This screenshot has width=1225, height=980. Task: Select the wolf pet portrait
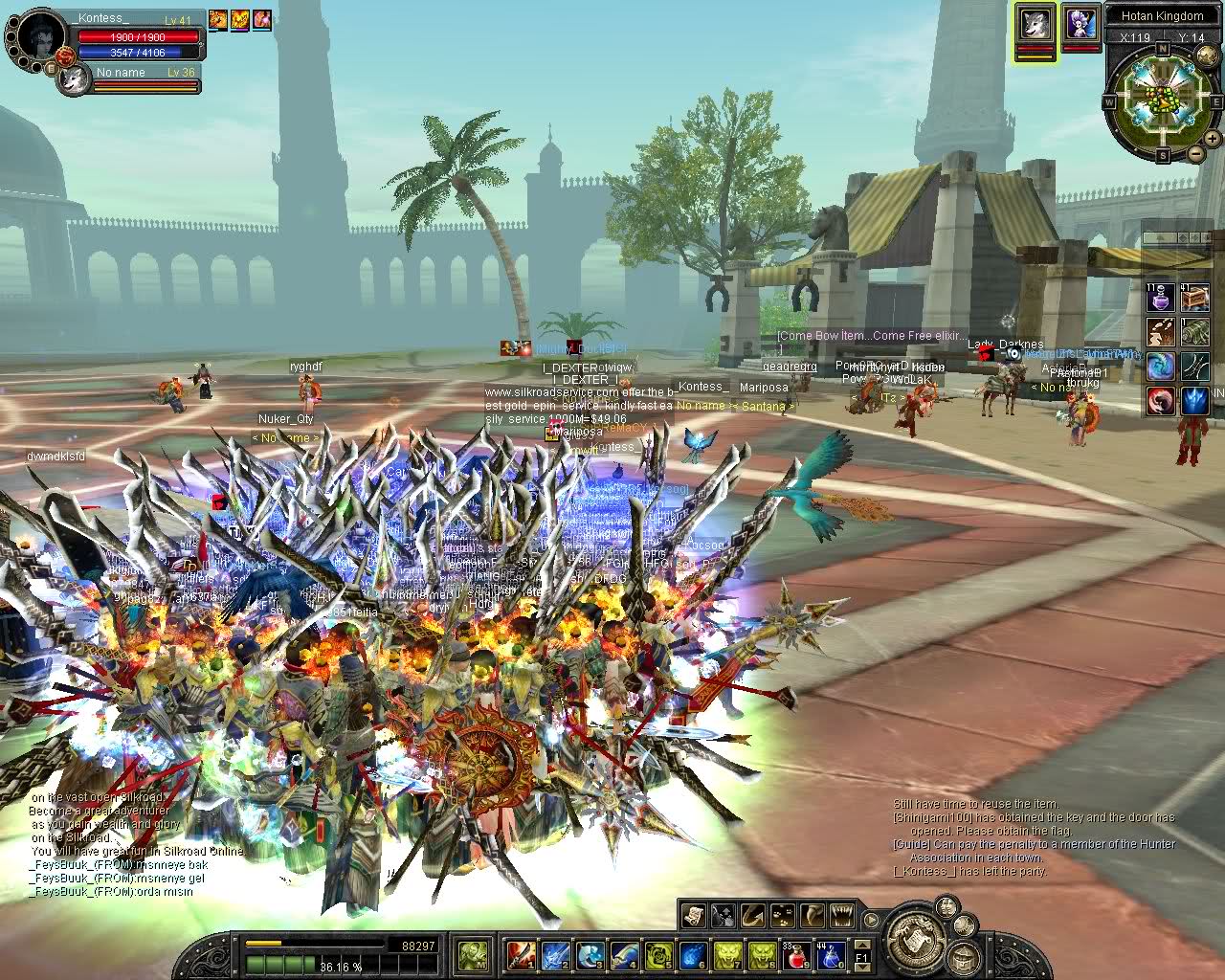(1036, 23)
